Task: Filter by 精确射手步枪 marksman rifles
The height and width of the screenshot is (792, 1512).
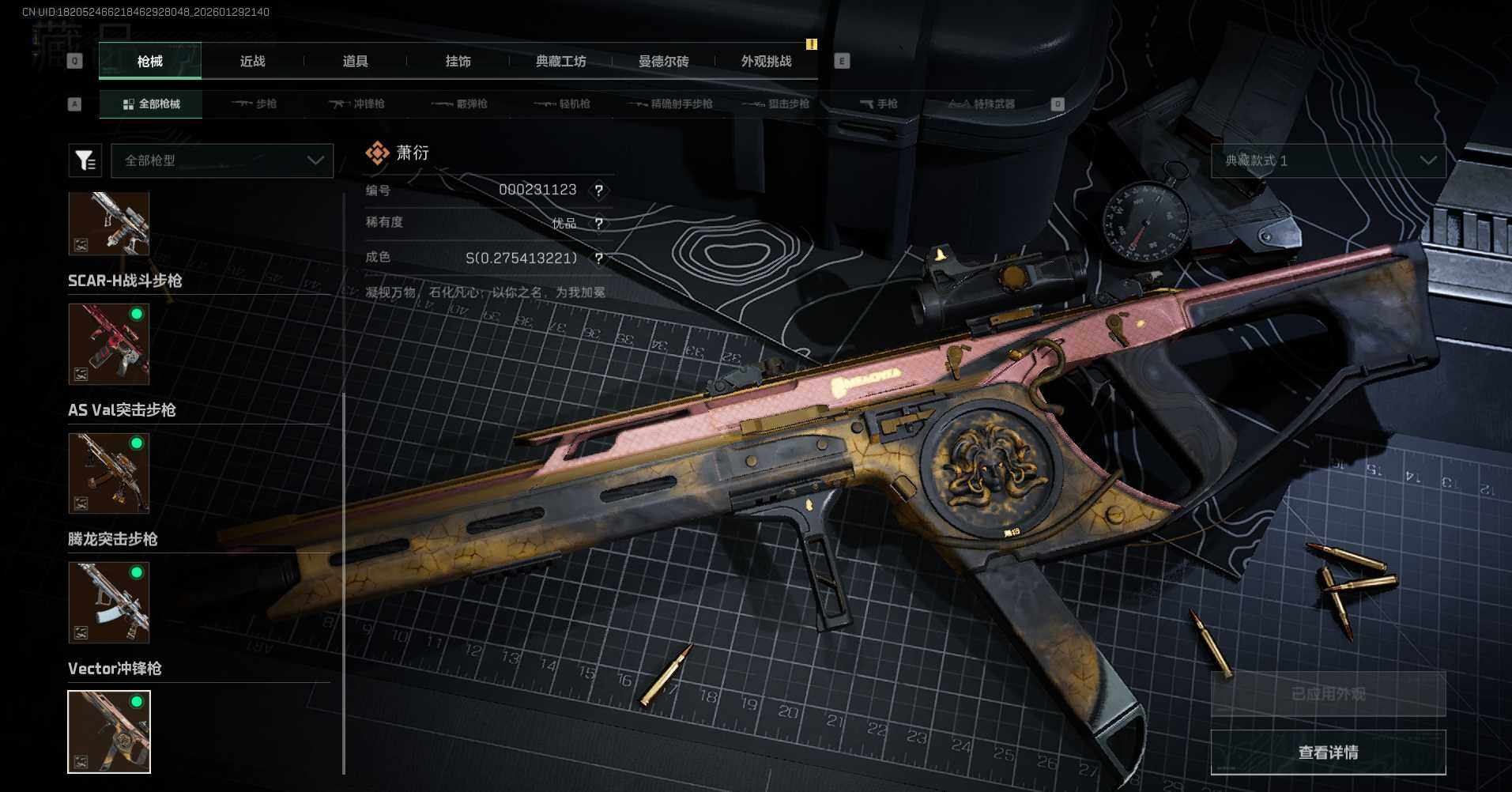Action: click(670, 104)
